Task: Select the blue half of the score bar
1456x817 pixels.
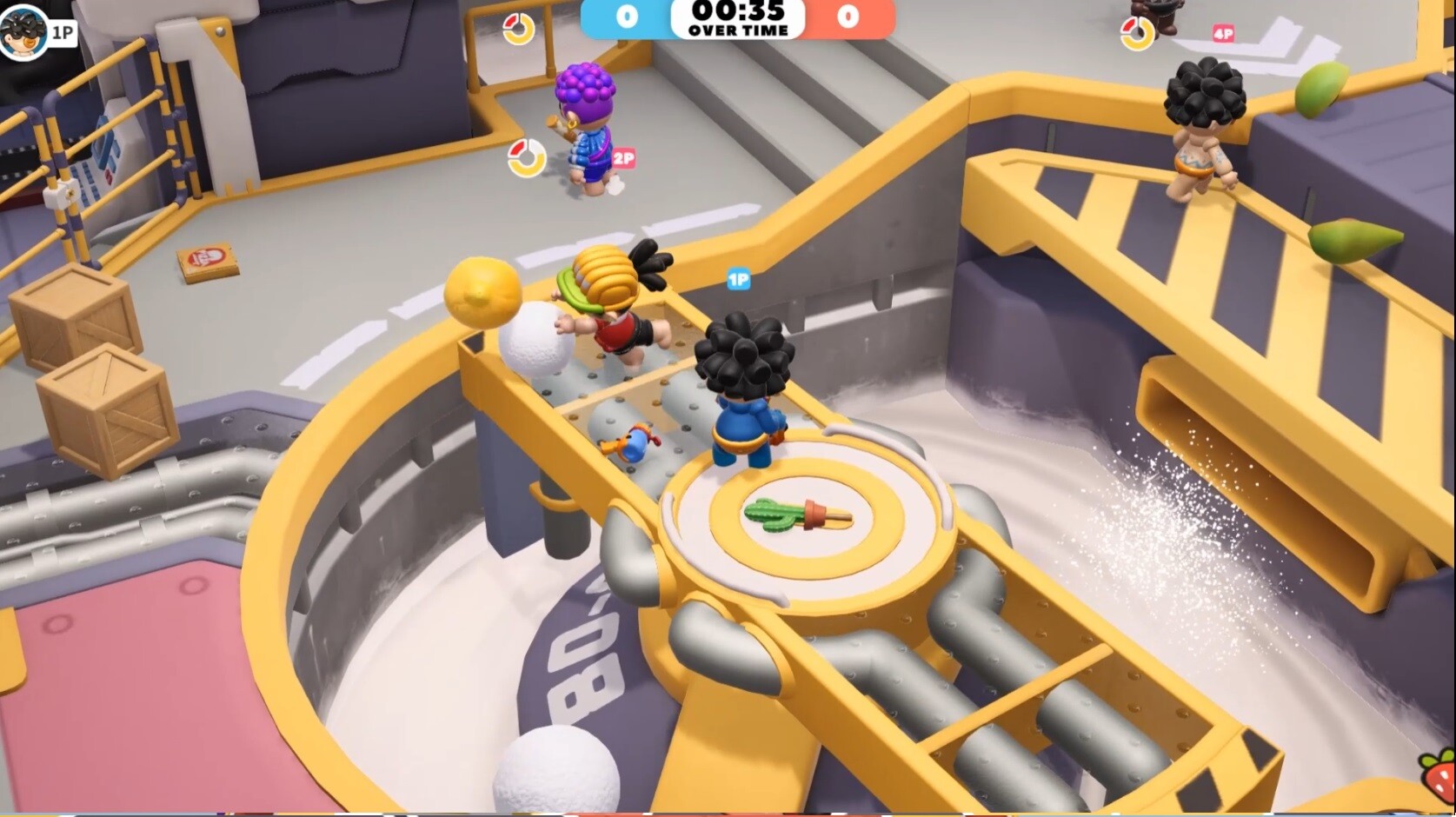Action: tap(626, 20)
